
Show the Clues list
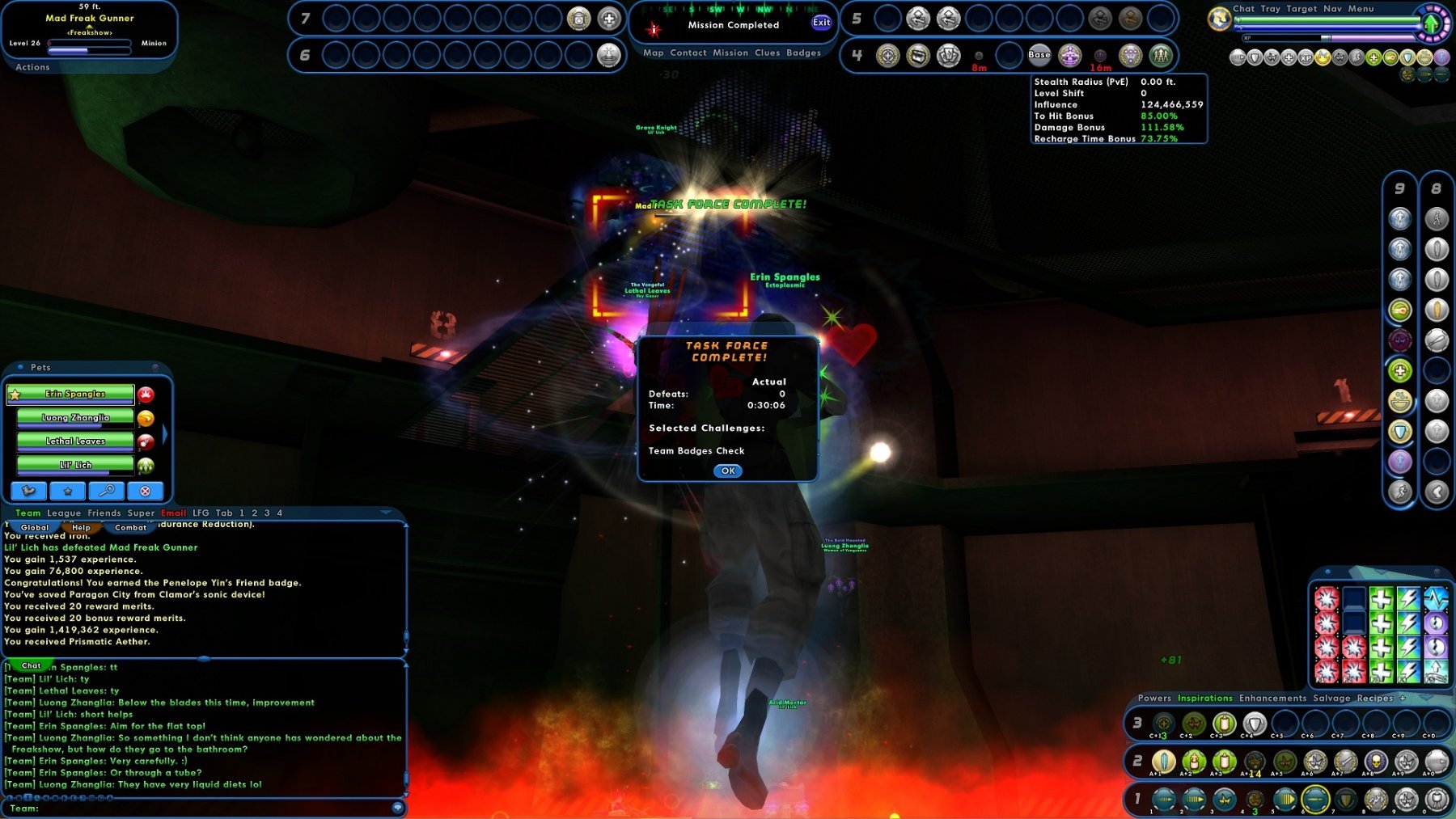(x=767, y=53)
